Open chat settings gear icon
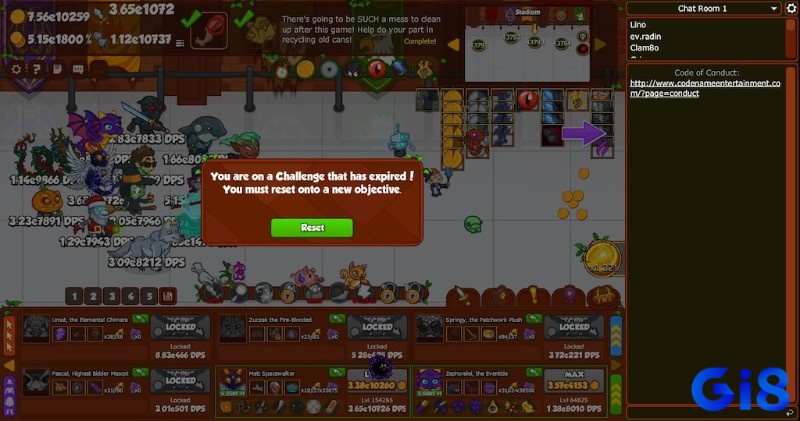The image size is (800, 421). point(790,8)
